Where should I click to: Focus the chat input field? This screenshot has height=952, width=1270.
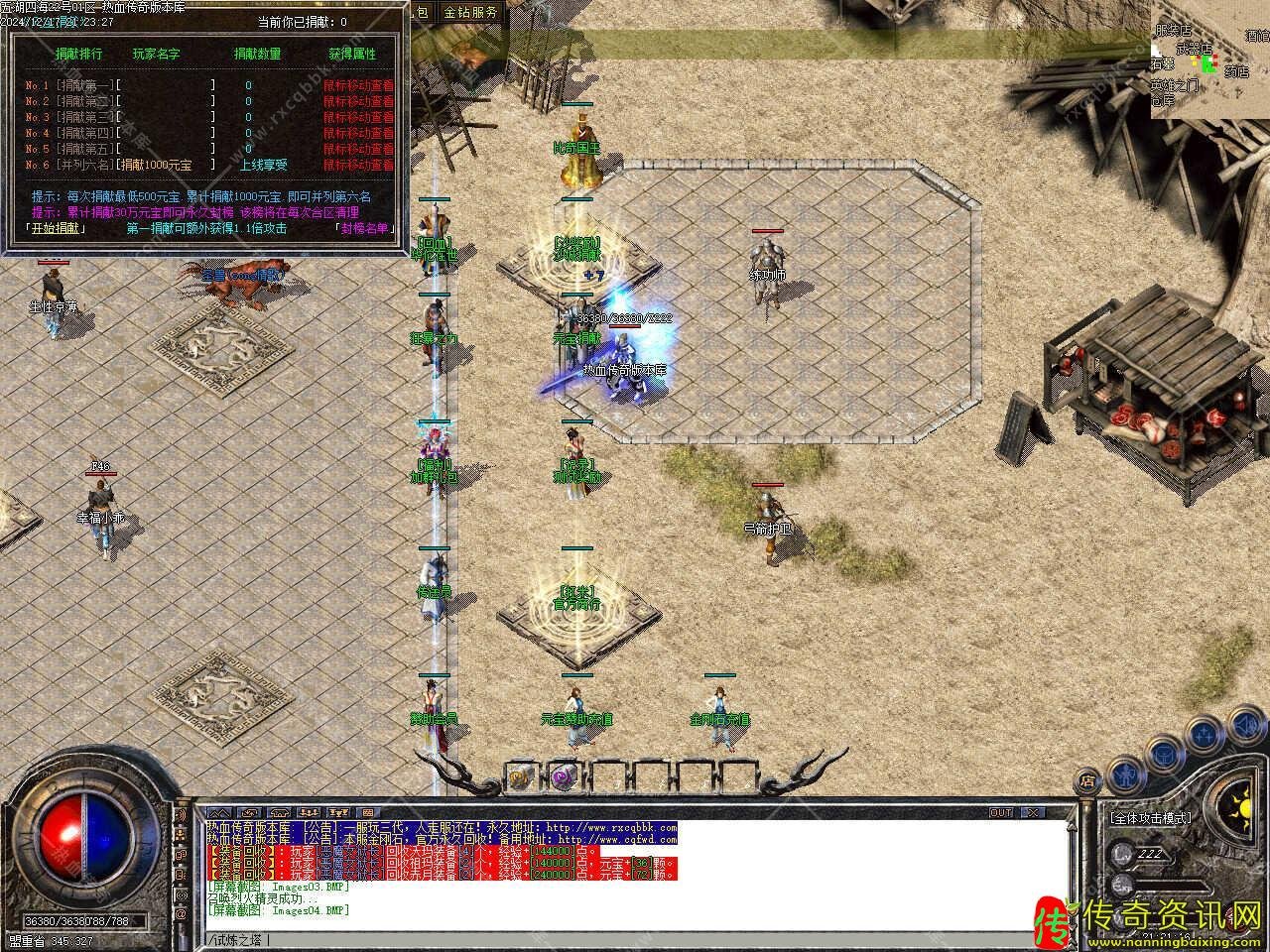635,939
